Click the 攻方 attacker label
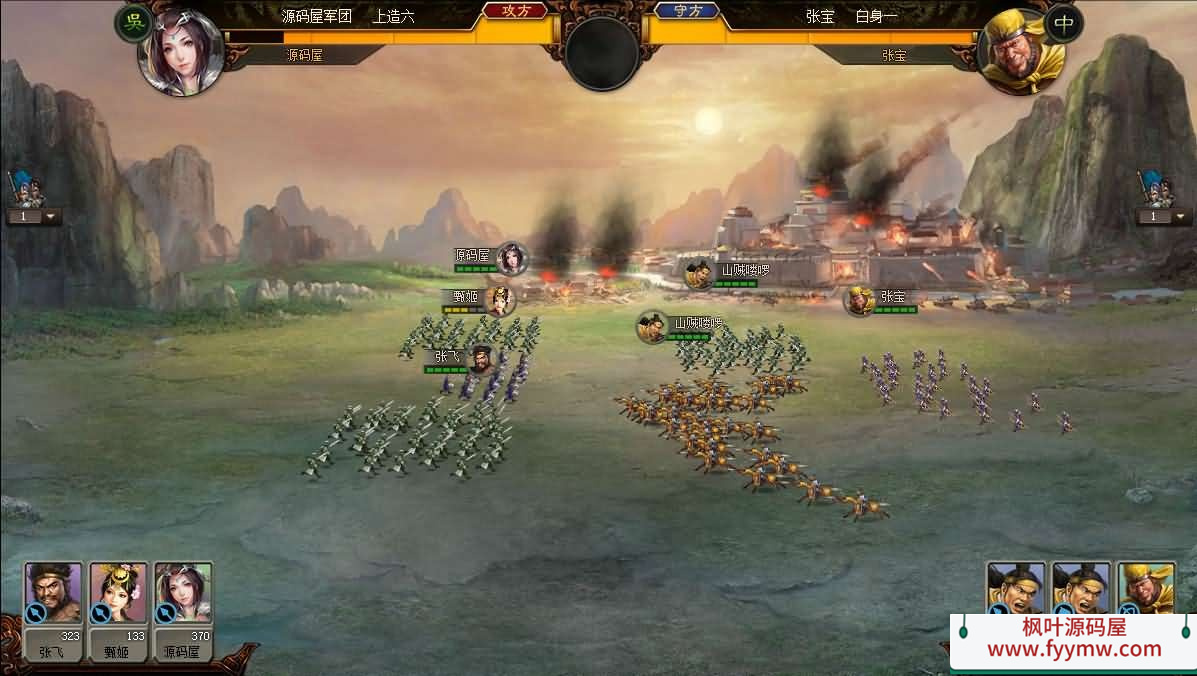The width and height of the screenshot is (1197, 676). coord(515,11)
